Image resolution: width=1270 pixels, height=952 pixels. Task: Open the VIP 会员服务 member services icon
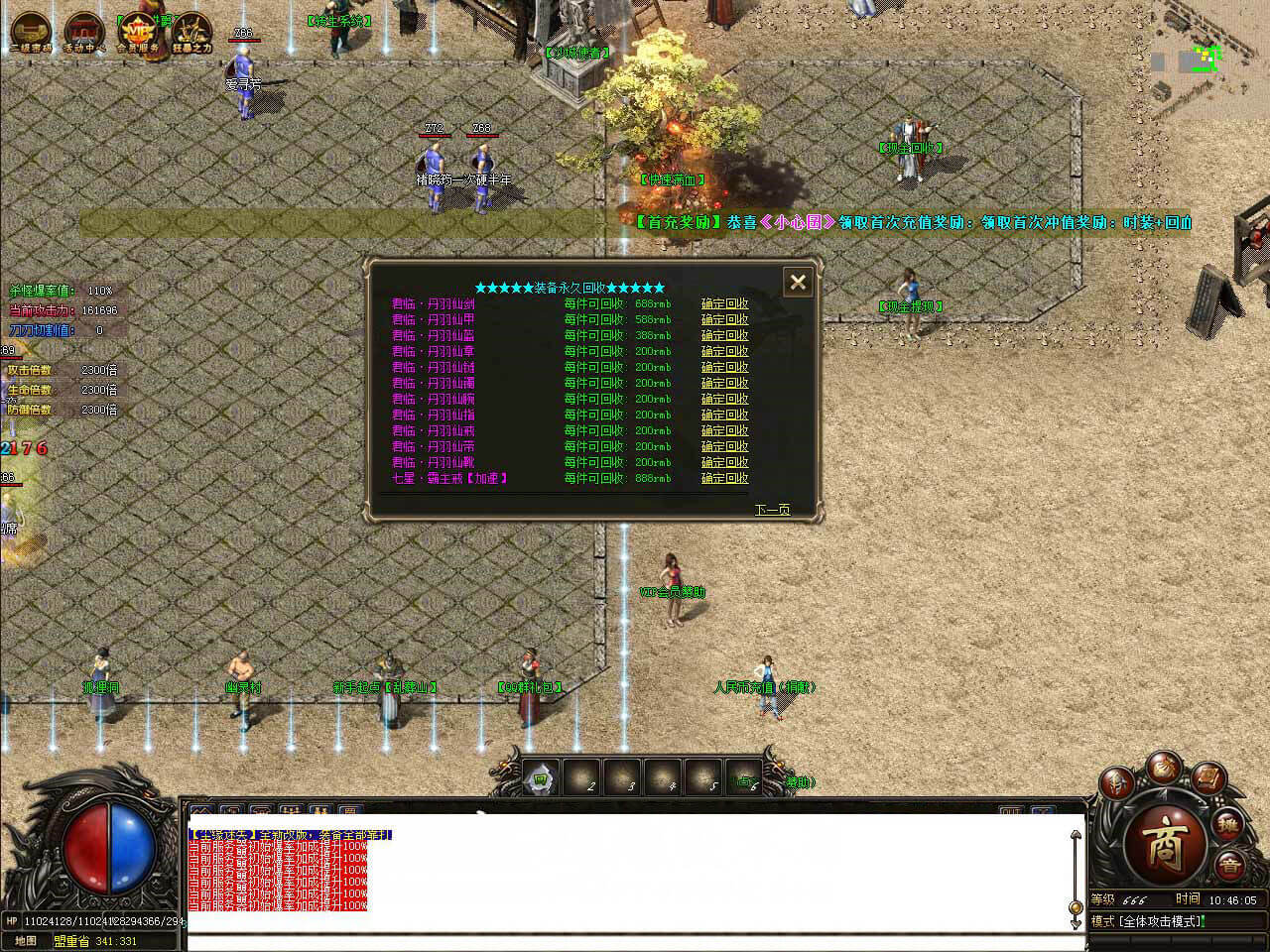[x=137, y=28]
